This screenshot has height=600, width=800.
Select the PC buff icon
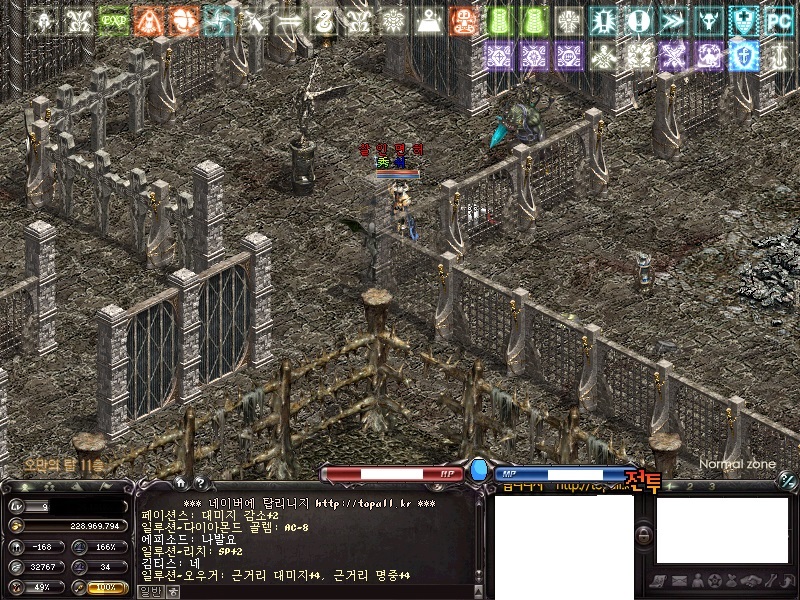tap(779, 20)
